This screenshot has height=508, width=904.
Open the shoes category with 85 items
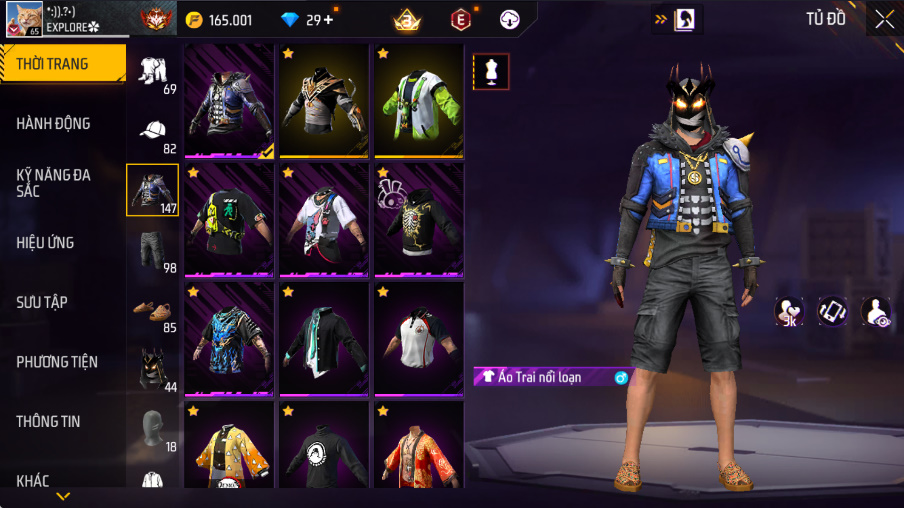pyautogui.click(x=153, y=312)
